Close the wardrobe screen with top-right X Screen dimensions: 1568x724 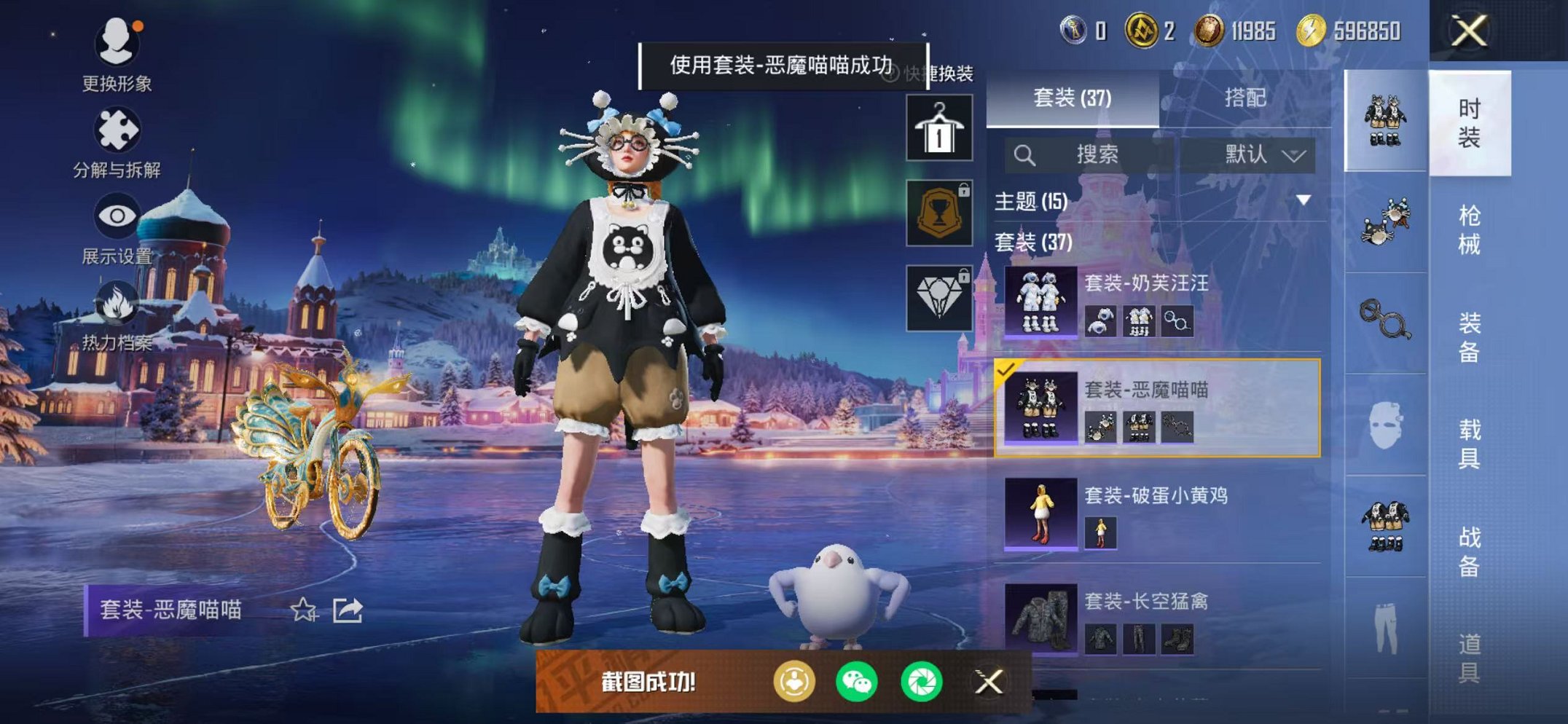pyautogui.click(x=1468, y=31)
